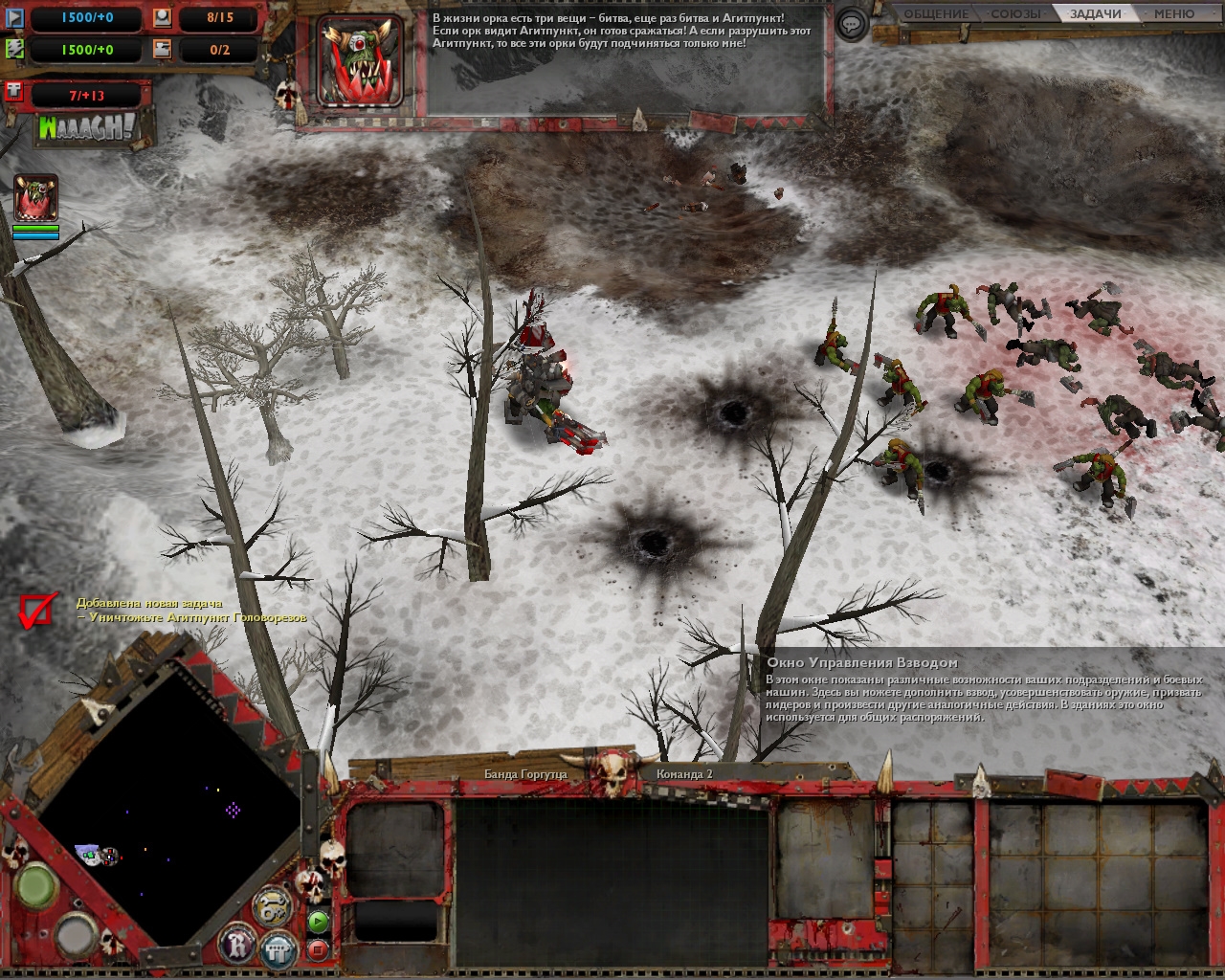Click the blue pillar-icon round button
1225x980 pixels.
[278, 948]
